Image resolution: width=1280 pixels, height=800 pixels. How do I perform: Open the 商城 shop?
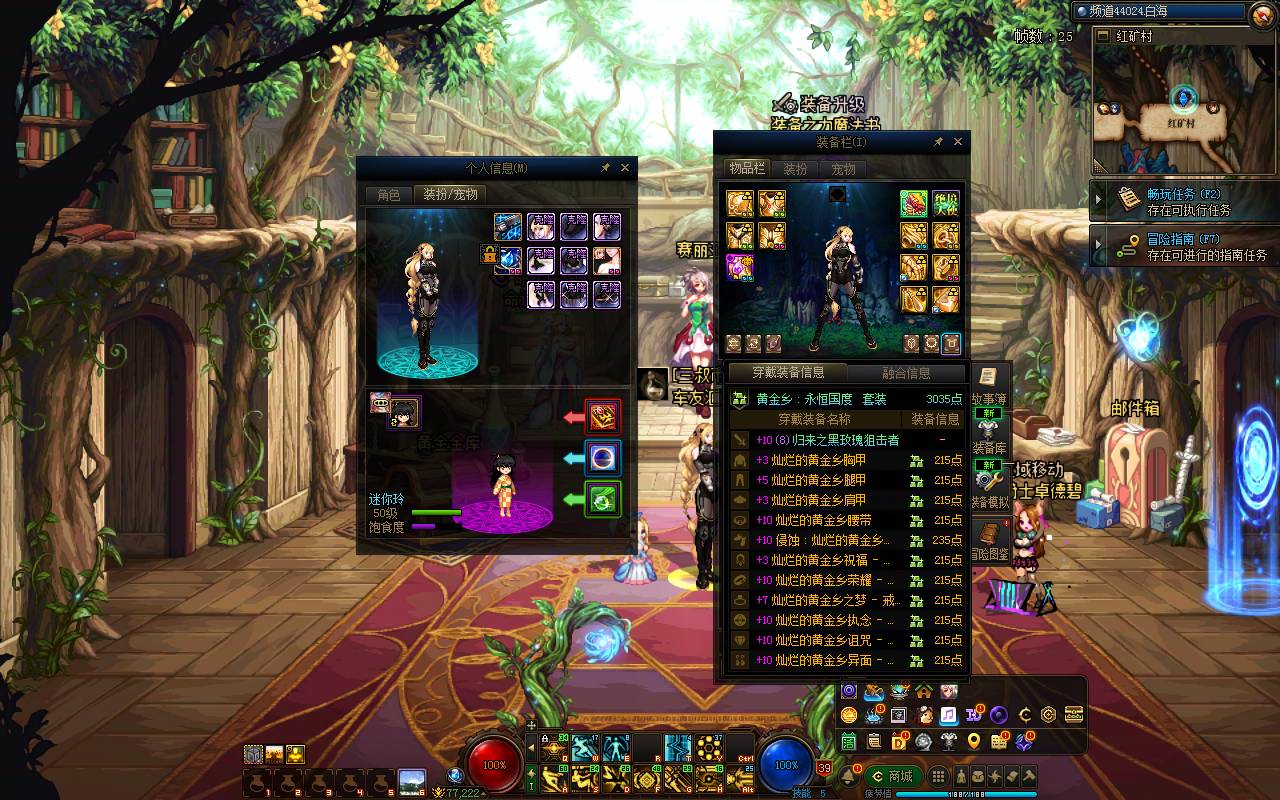892,776
